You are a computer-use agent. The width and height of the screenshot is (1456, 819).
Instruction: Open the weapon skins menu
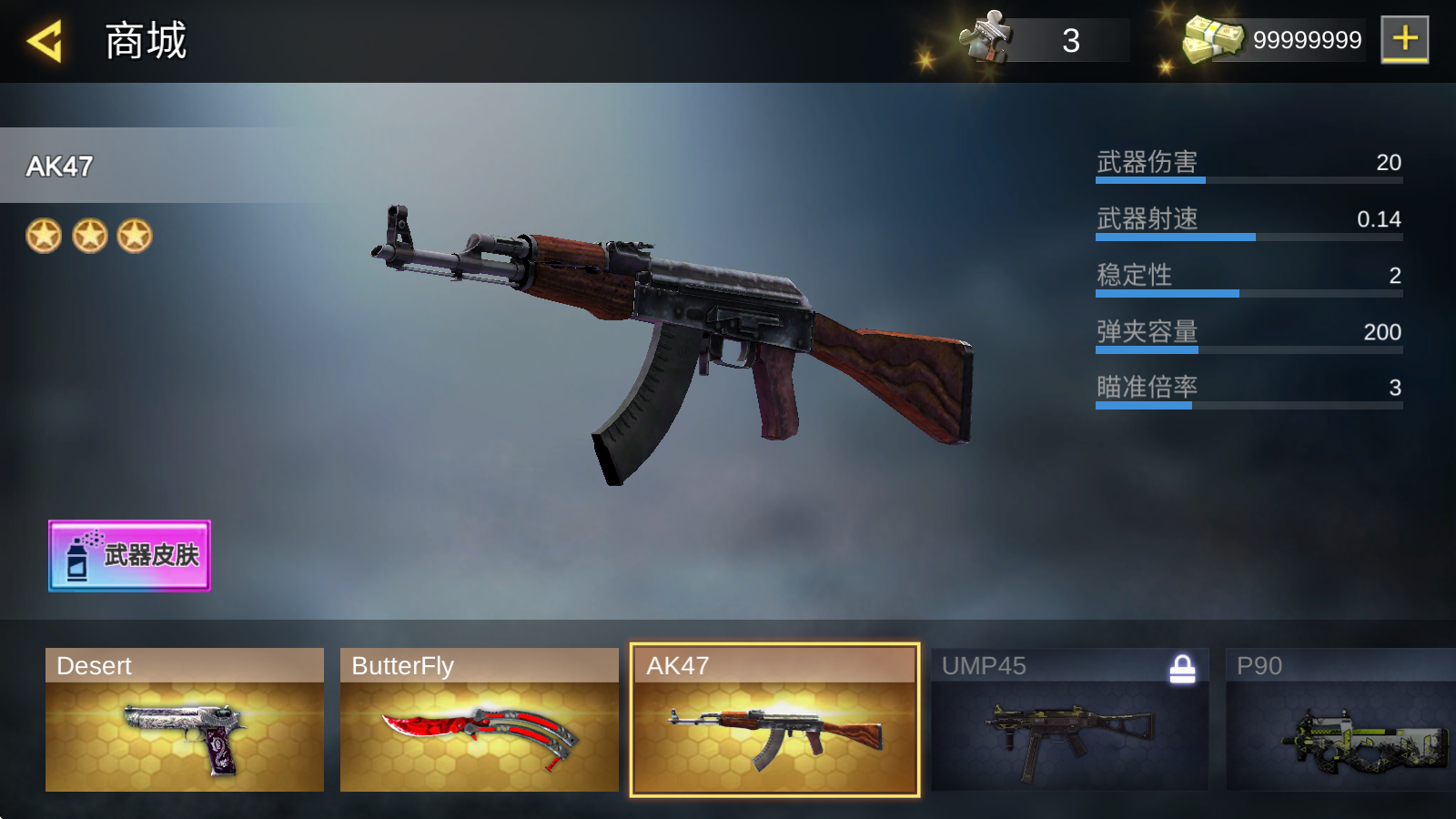pos(129,555)
